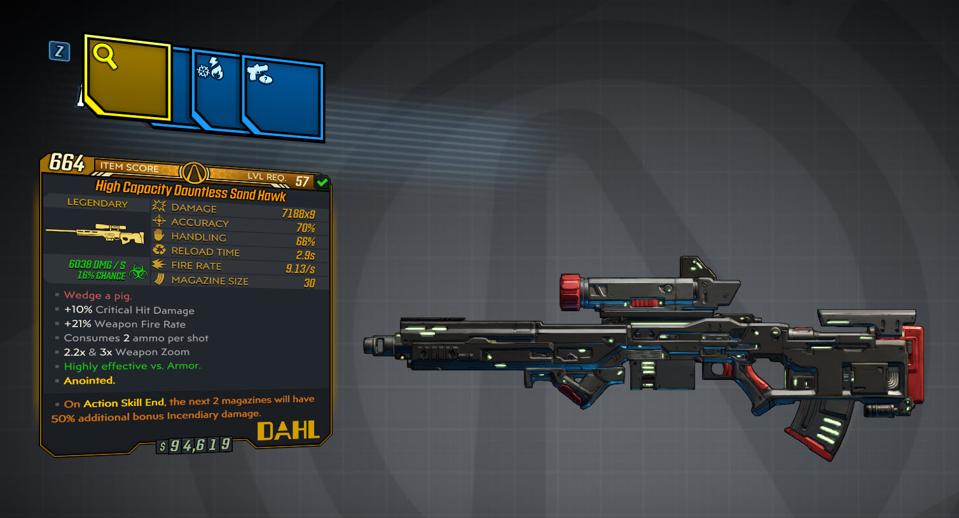The width and height of the screenshot is (959, 518).
Task: Select the magnifying glass inspect tab
Action: tap(127, 76)
